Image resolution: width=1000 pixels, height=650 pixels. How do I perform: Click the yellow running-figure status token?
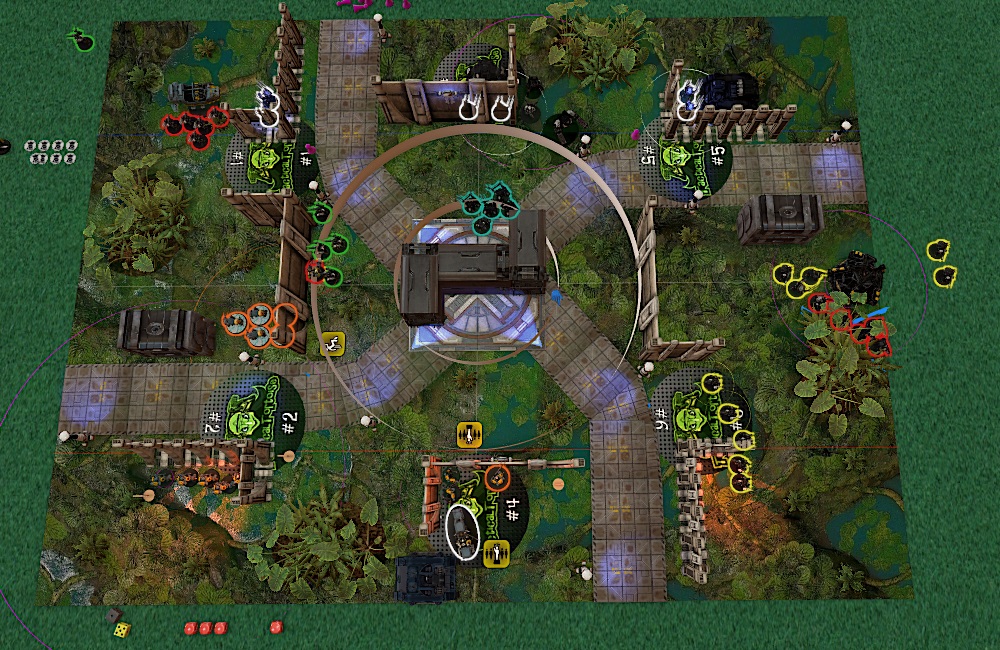click(x=332, y=344)
